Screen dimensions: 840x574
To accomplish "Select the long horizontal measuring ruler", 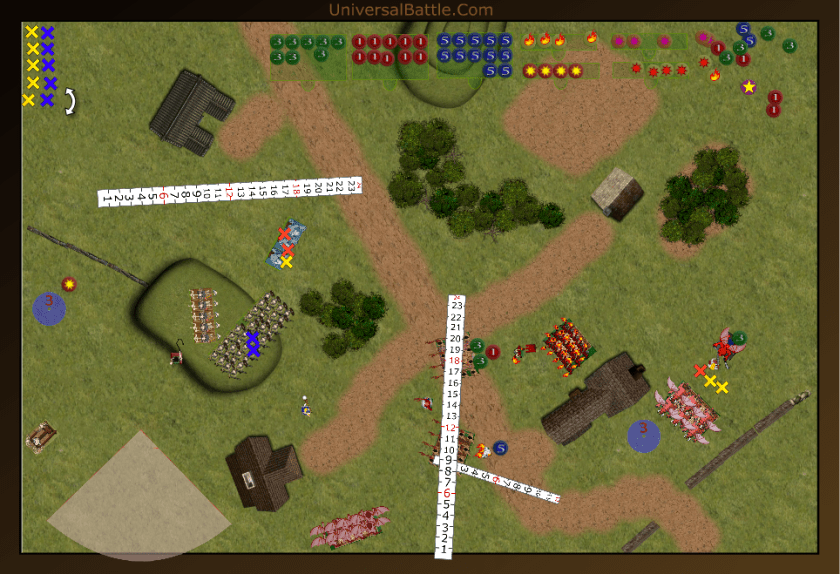I will click(x=228, y=190).
